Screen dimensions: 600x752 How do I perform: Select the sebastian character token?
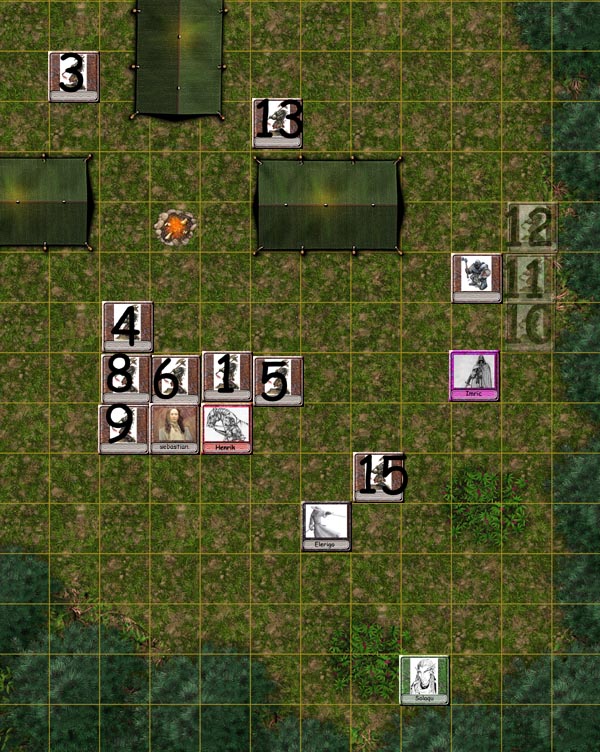(x=175, y=429)
